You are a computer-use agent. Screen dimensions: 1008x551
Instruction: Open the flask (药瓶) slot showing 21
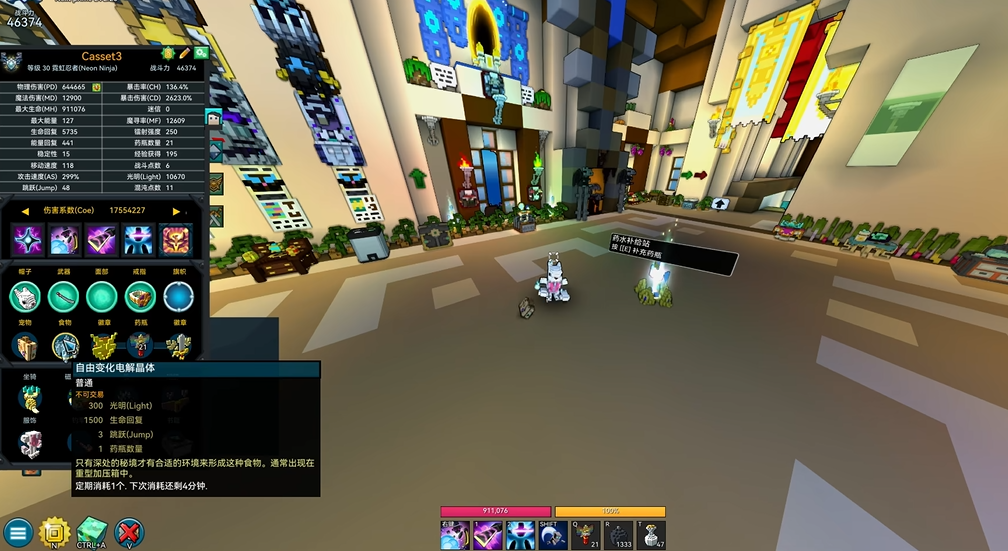[x=140, y=346]
